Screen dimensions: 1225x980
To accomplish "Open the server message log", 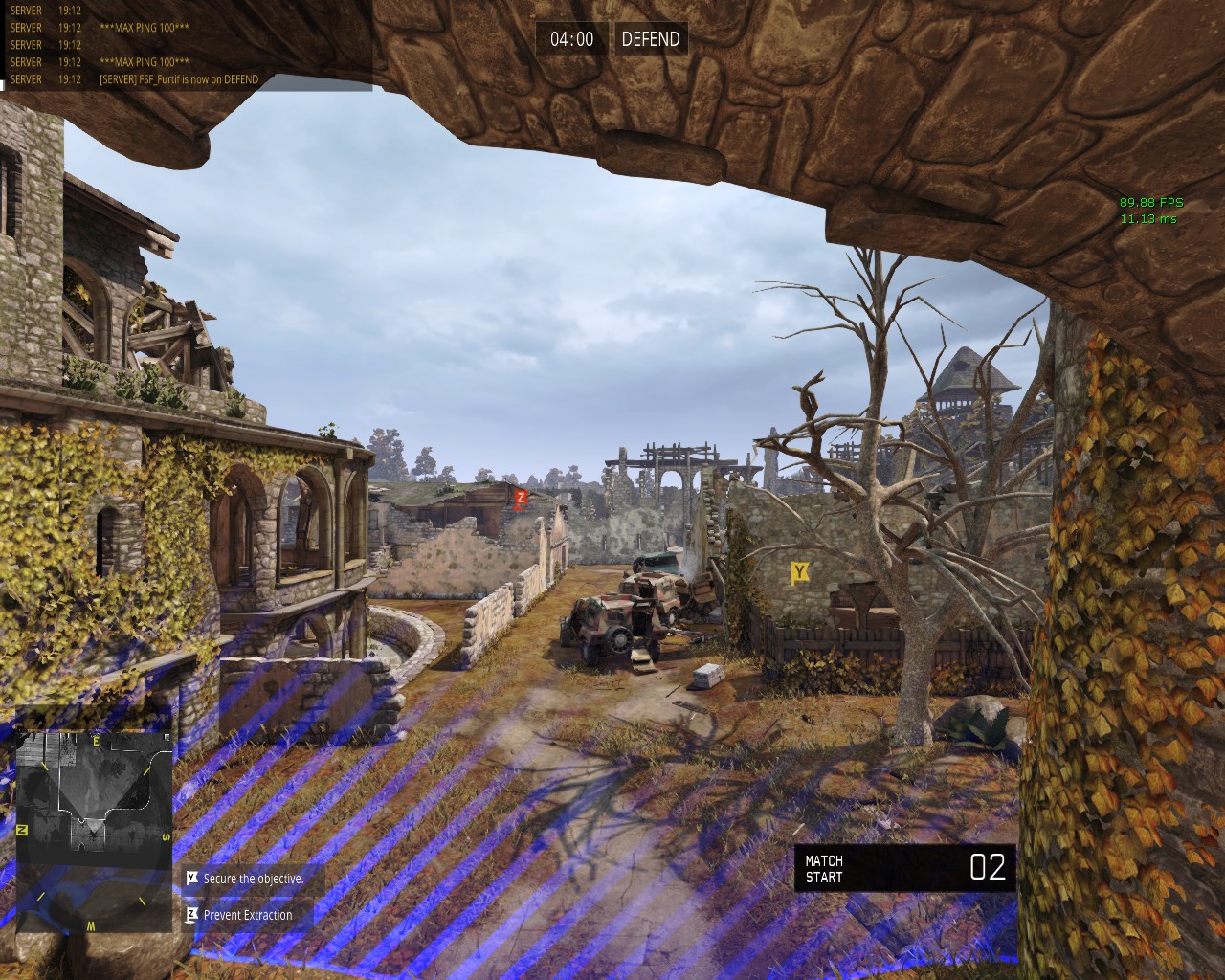I will point(186,45).
